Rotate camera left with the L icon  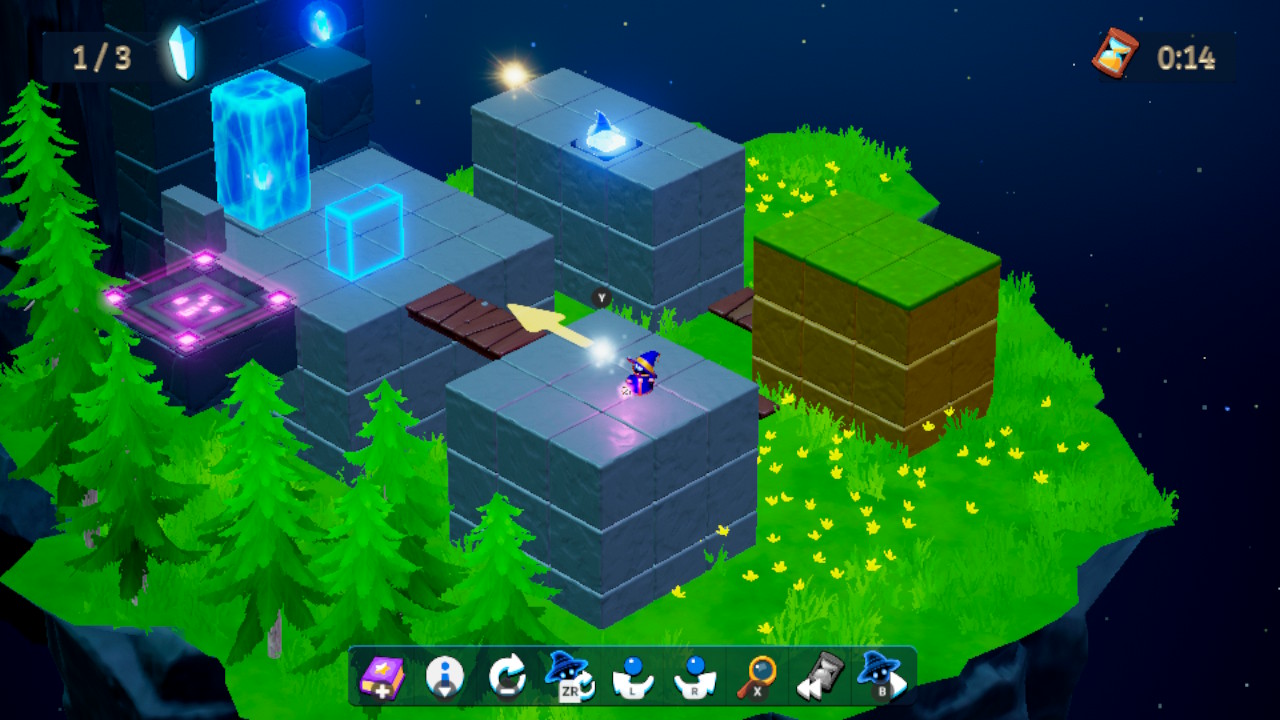tap(634, 679)
